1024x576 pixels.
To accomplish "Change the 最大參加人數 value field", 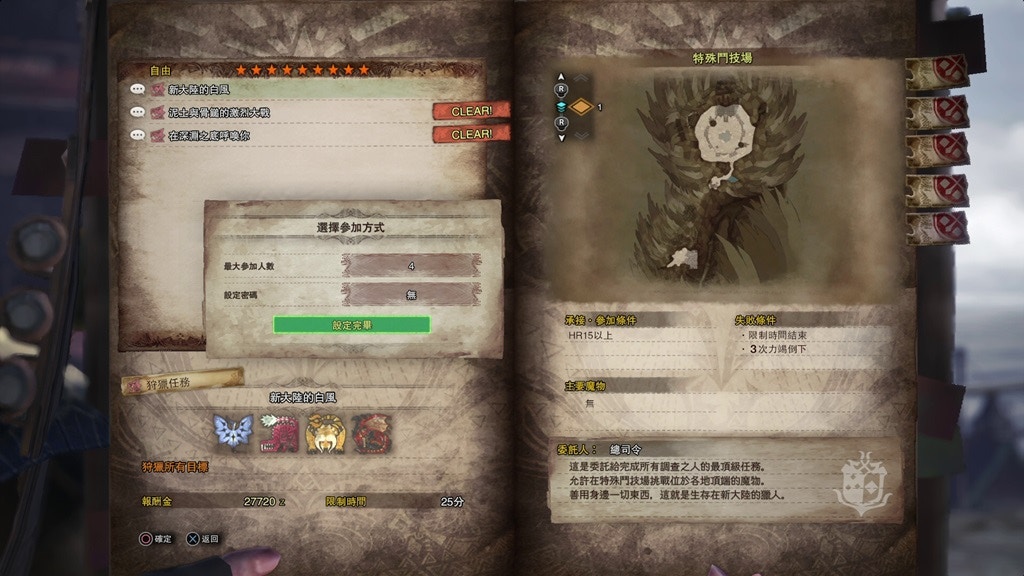I will pyautogui.click(x=411, y=266).
